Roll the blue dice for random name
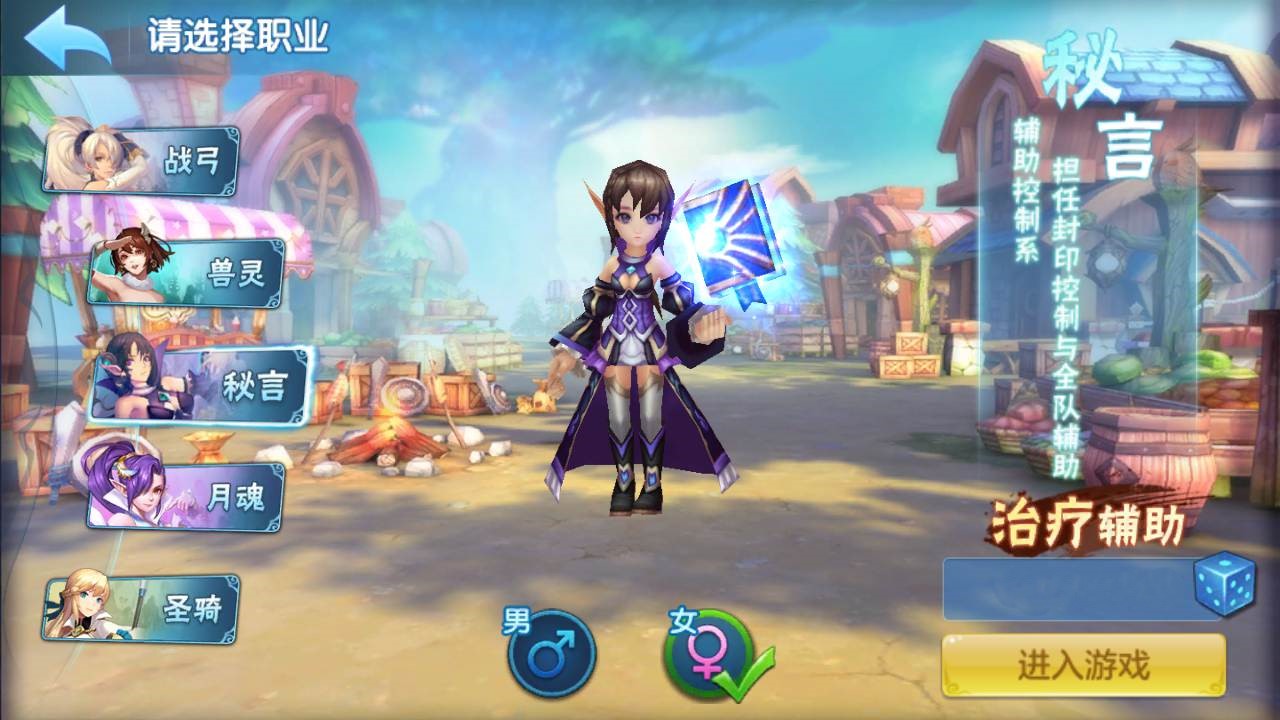 click(1223, 584)
